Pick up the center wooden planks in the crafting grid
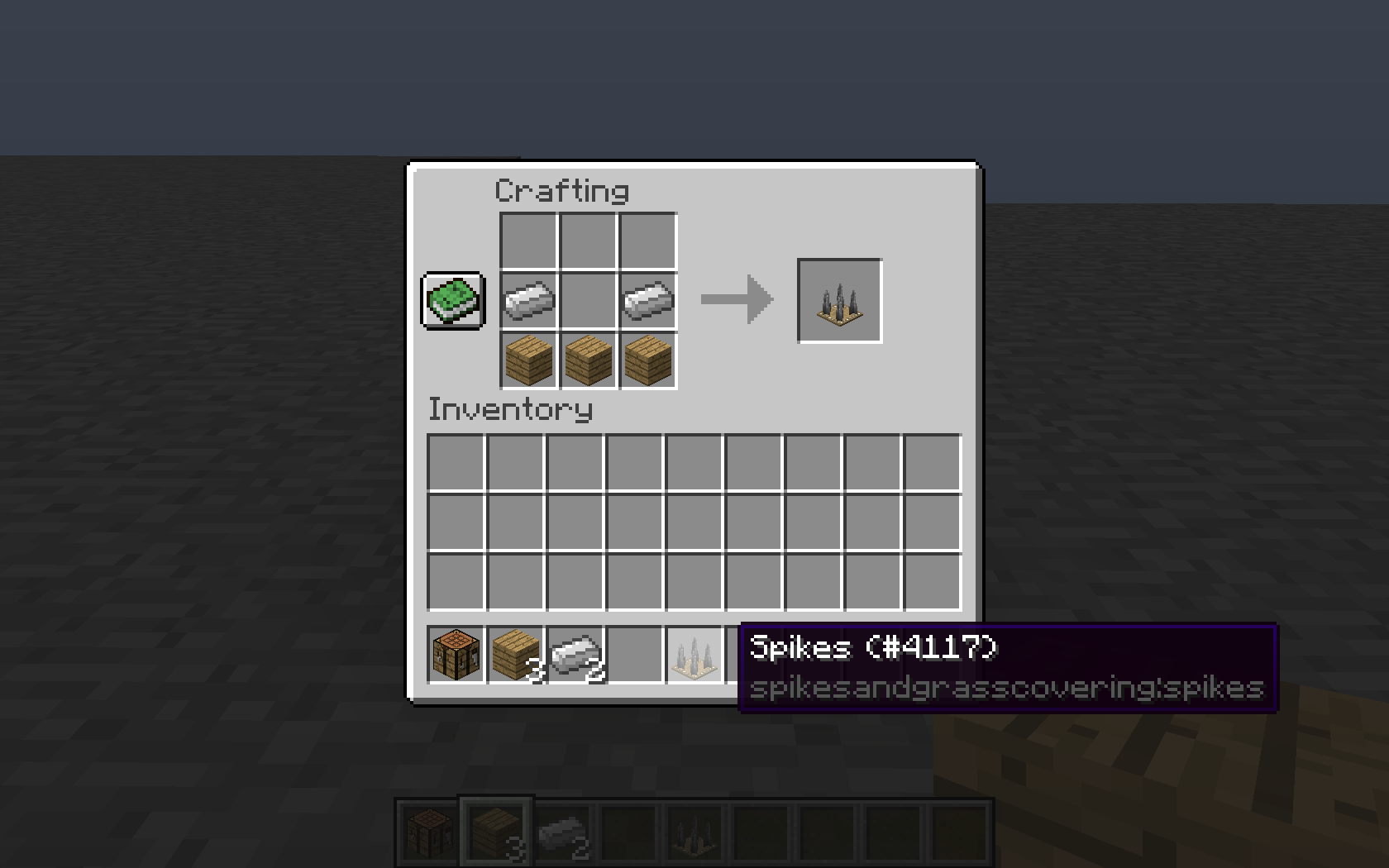Viewport: 1389px width, 868px height. tap(587, 362)
